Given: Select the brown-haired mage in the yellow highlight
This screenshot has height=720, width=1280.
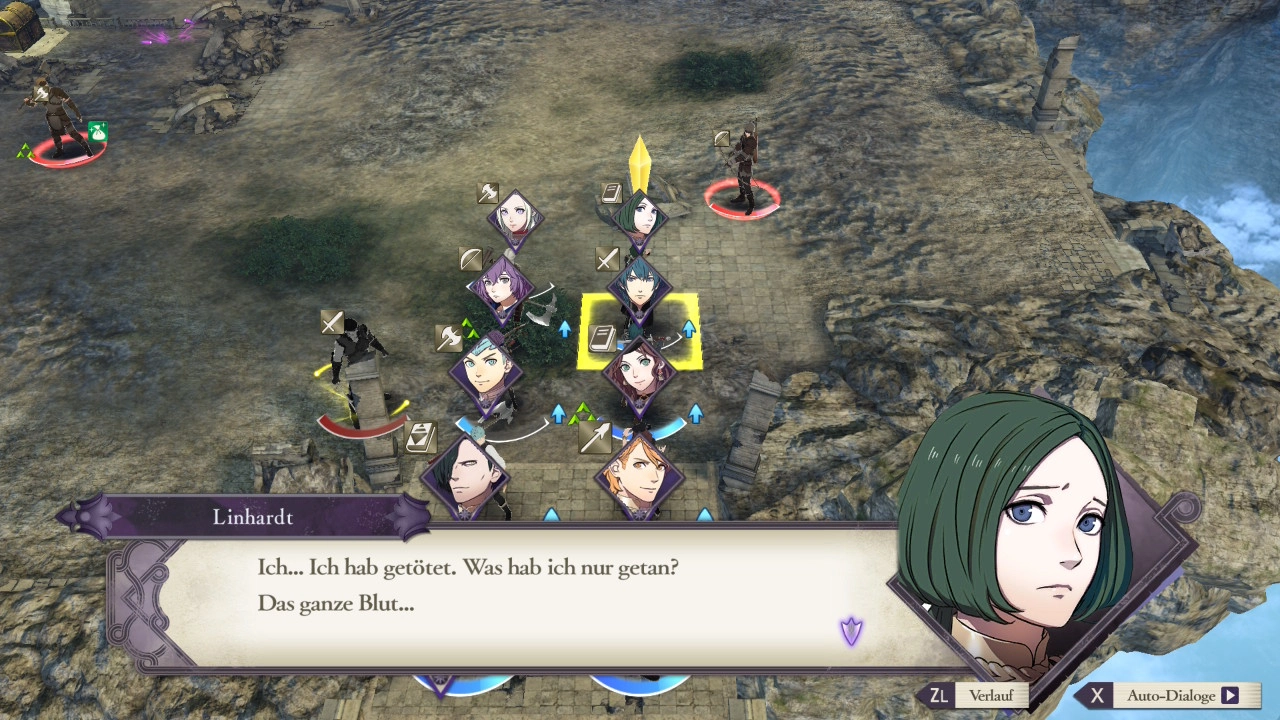Looking at the screenshot, I should coord(640,371).
